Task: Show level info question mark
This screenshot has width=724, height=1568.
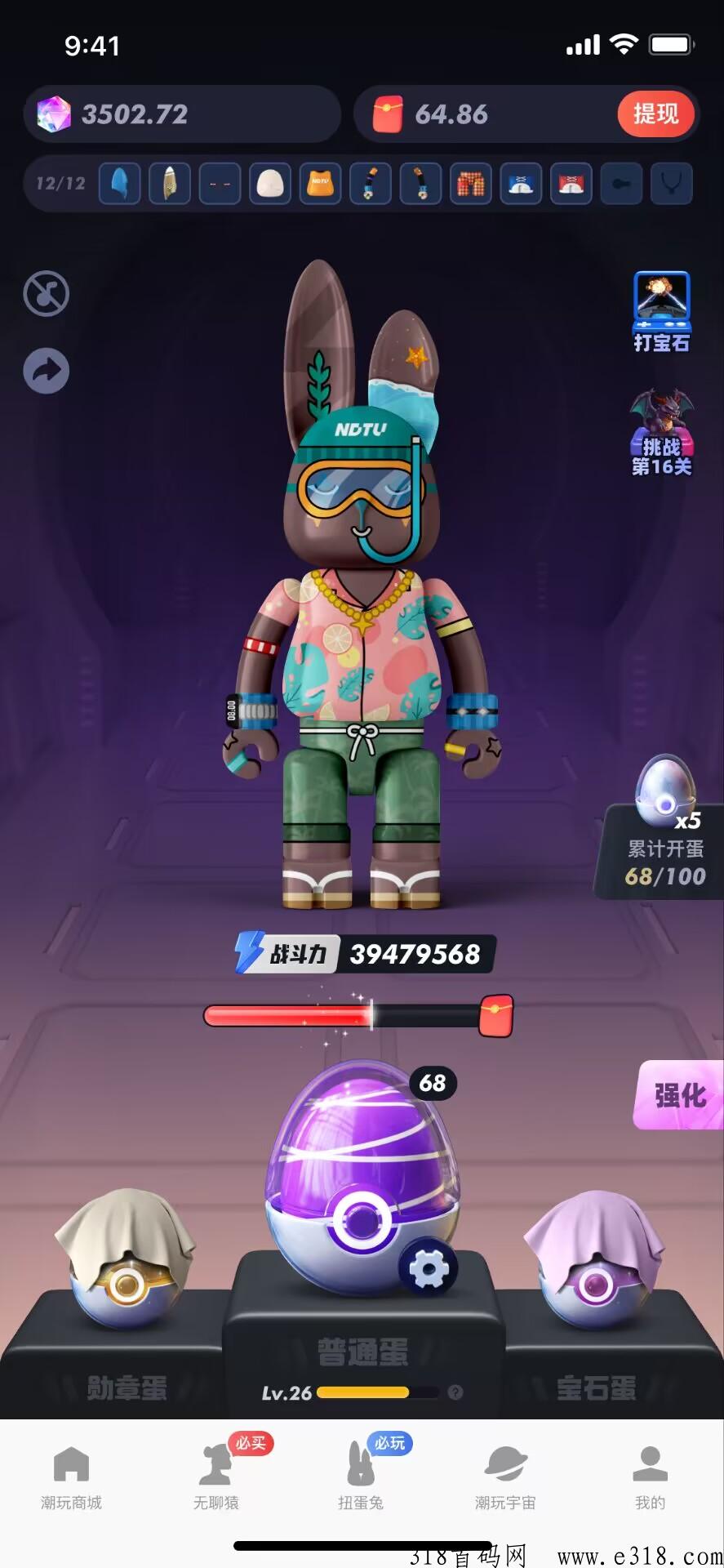Action: (456, 1392)
